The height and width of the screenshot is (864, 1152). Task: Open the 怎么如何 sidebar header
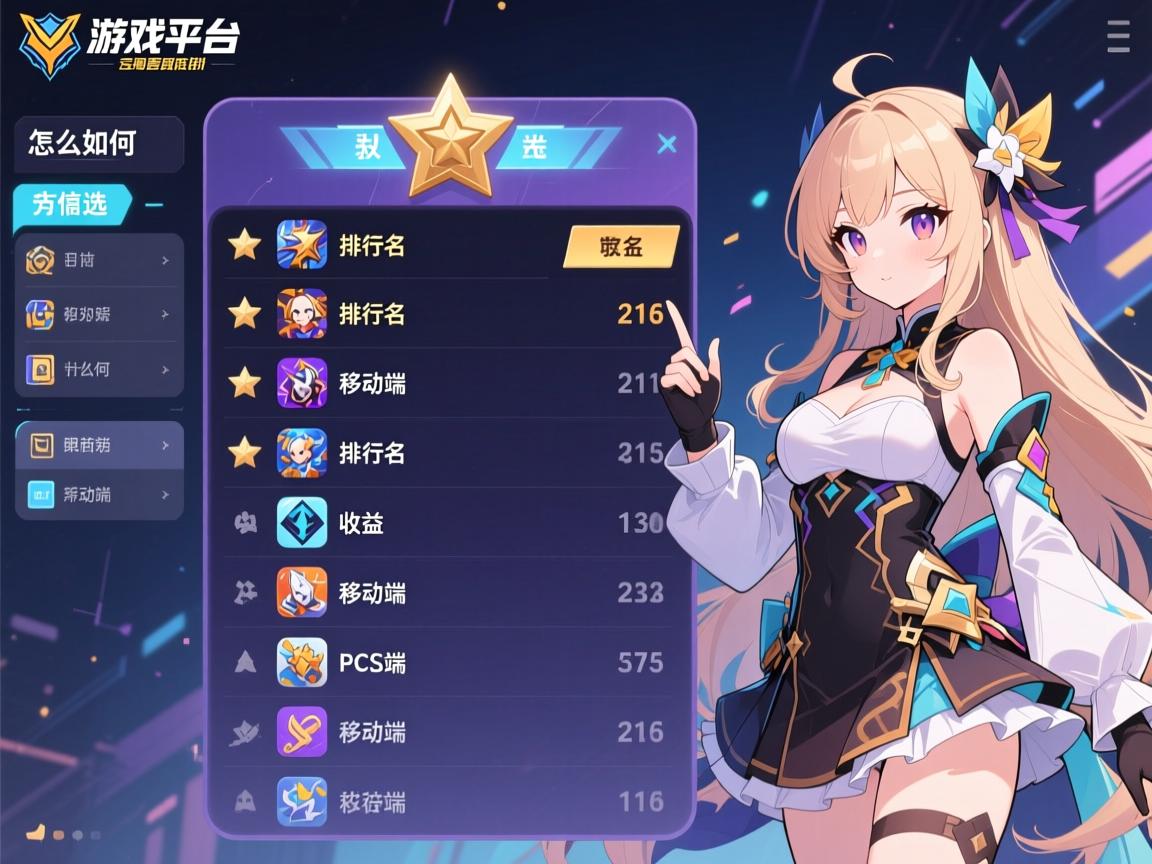coord(99,143)
